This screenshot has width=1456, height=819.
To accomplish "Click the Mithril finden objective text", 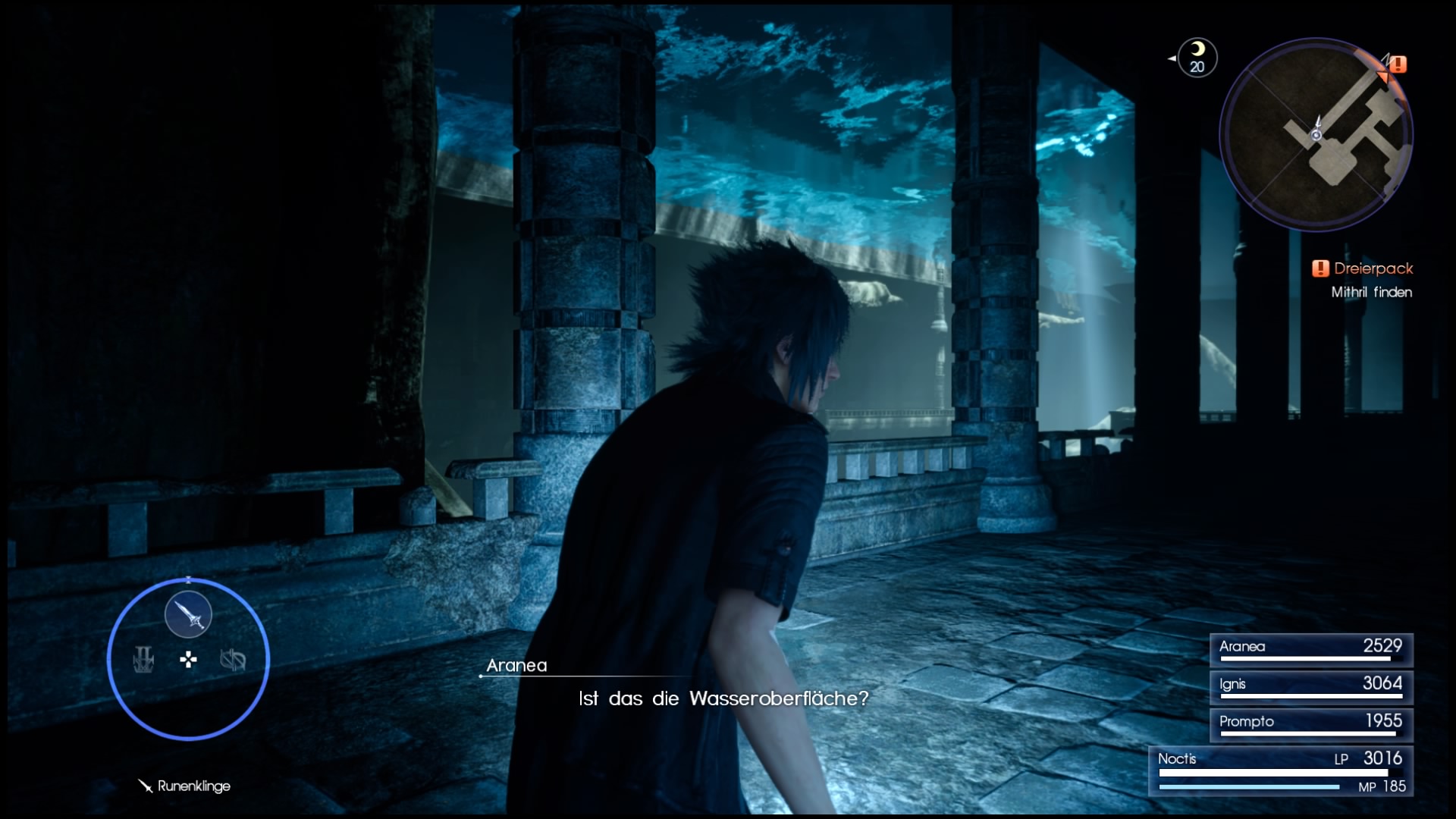I will [1373, 292].
